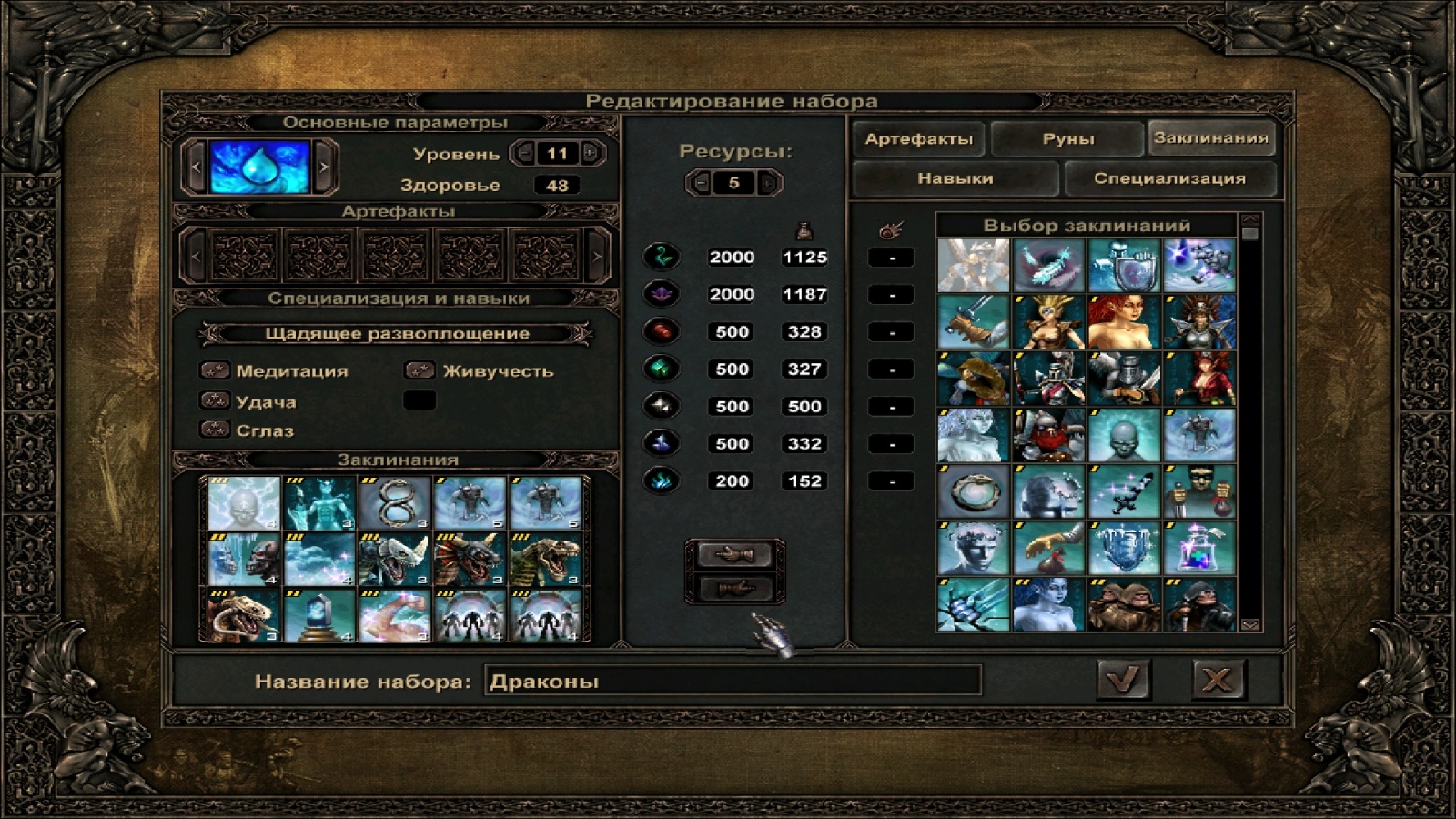
Task: Increase the Ресурсы value with right arrow
Action: tap(769, 183)
